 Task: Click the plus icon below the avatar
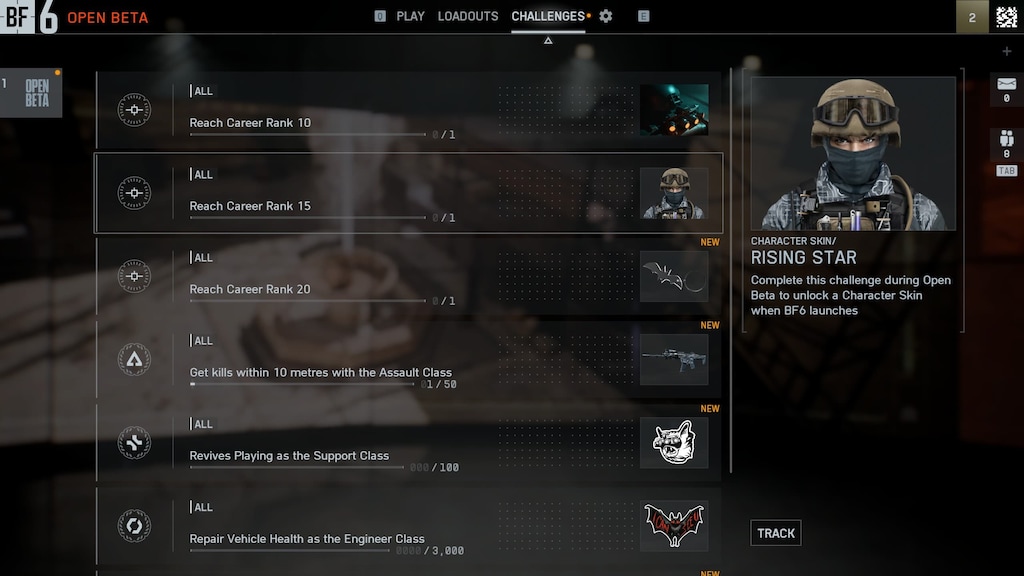point(1007,51)
